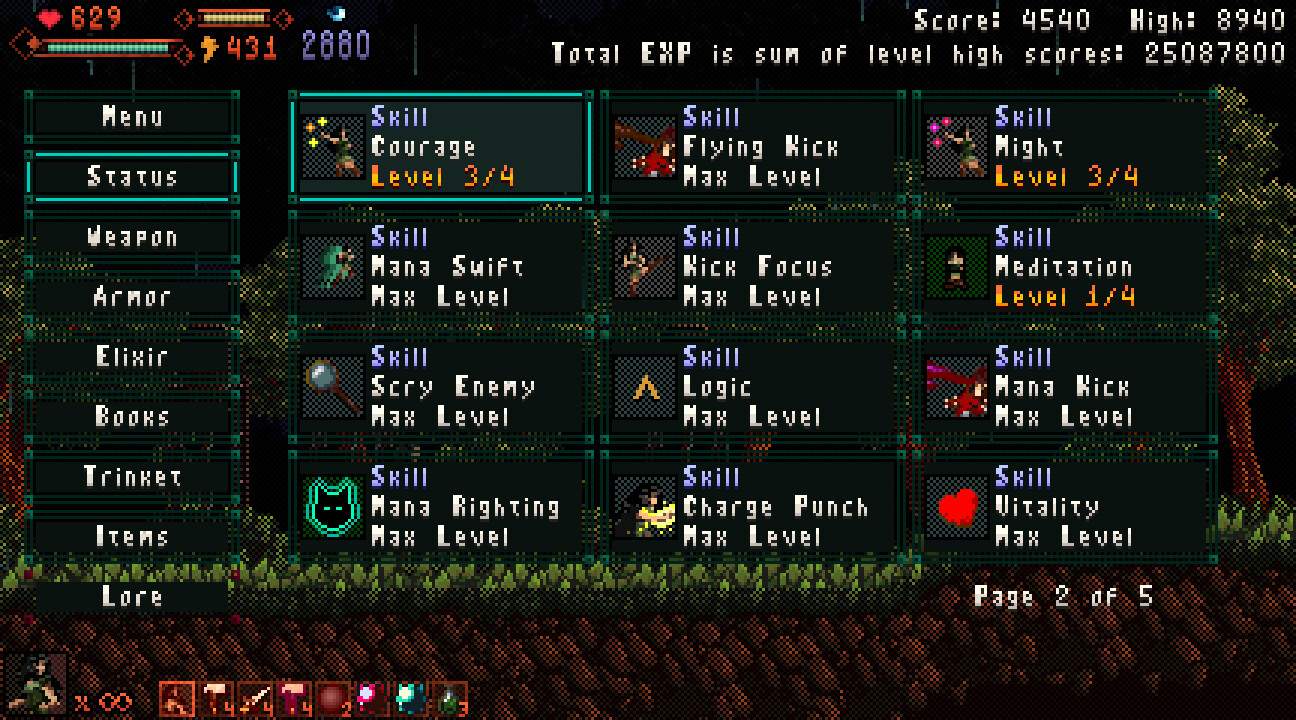
Task: Show the Lore category
Action: pos(132,597)
